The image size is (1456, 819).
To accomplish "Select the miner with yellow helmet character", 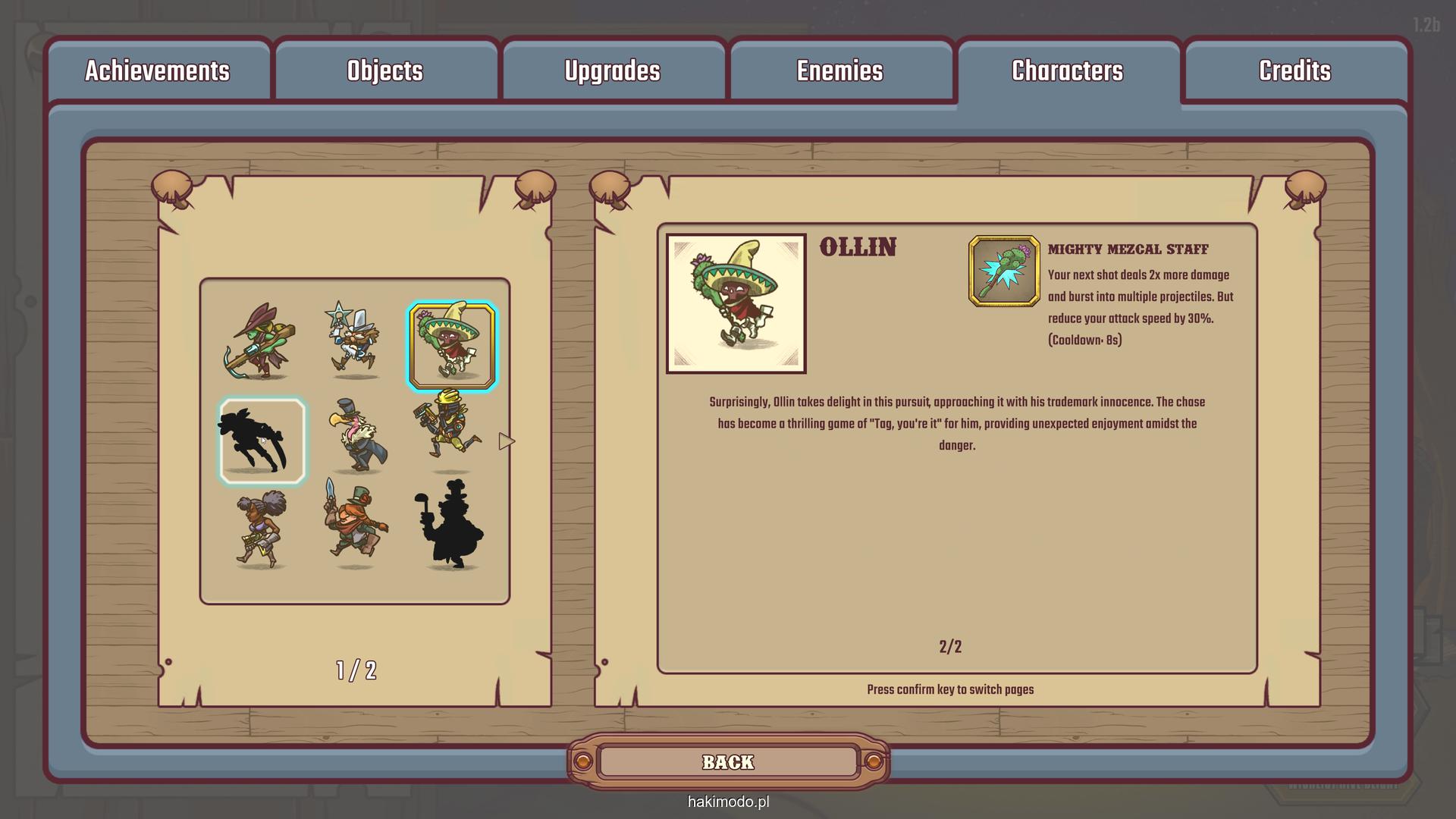I will pyautogui.click(x=449, y=431).
